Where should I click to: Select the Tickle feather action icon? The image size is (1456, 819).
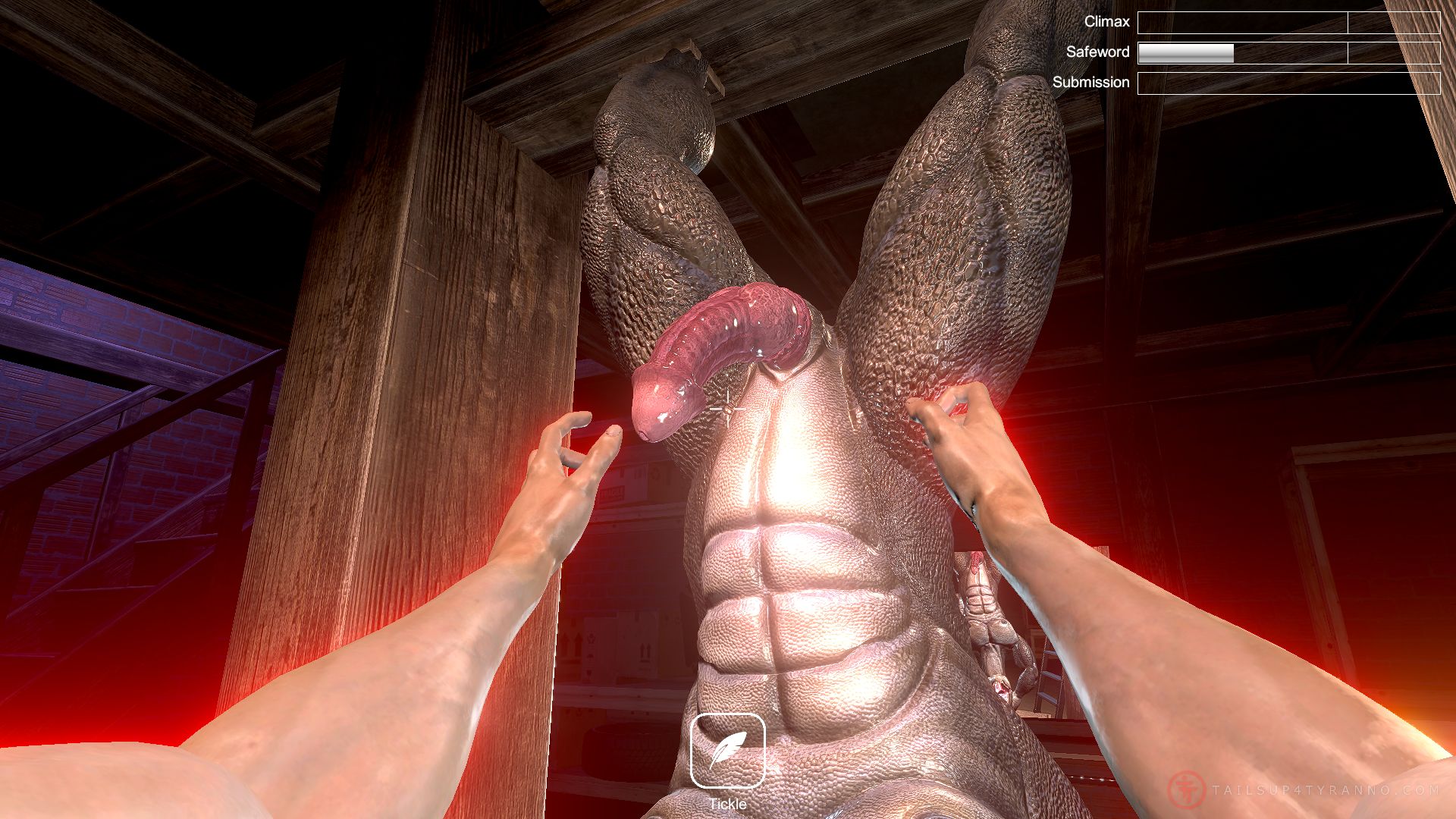(x=727, y=751)
